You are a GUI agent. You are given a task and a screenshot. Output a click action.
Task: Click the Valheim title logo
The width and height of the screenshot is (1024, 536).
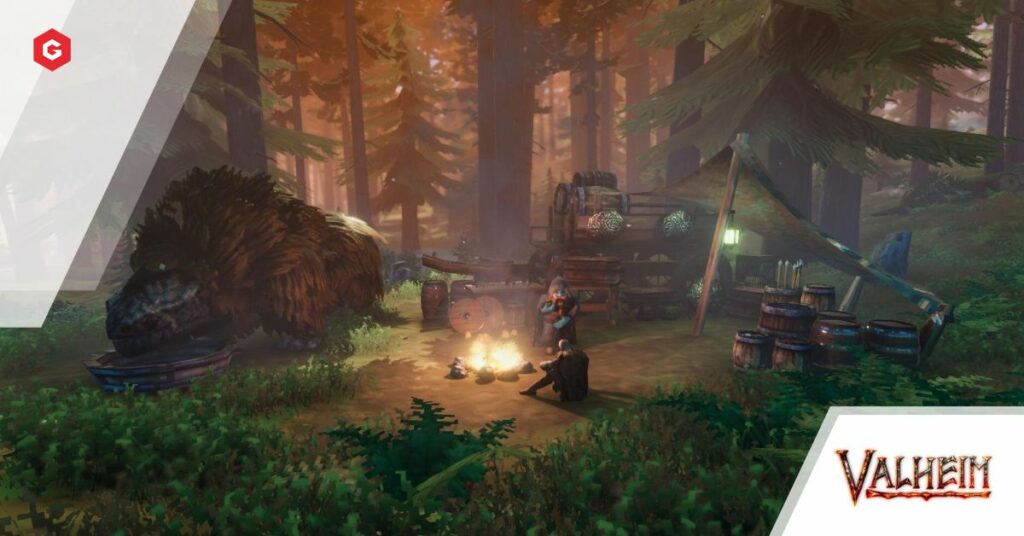pyautogui.click(x=913, y=475)
